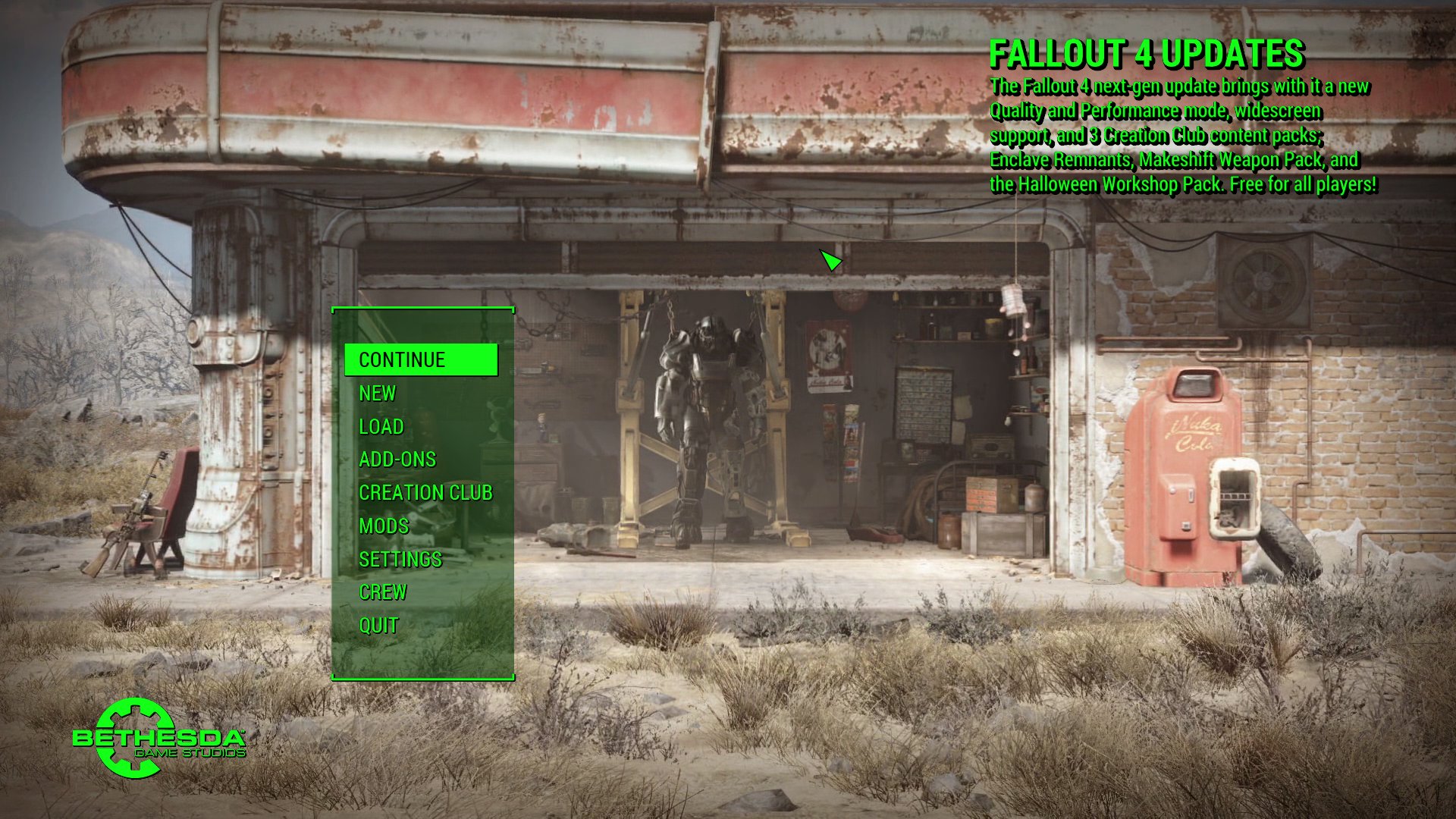Open the CREW panel
1456x819 pixels.
pyautogui.click(x=383, y=592)
